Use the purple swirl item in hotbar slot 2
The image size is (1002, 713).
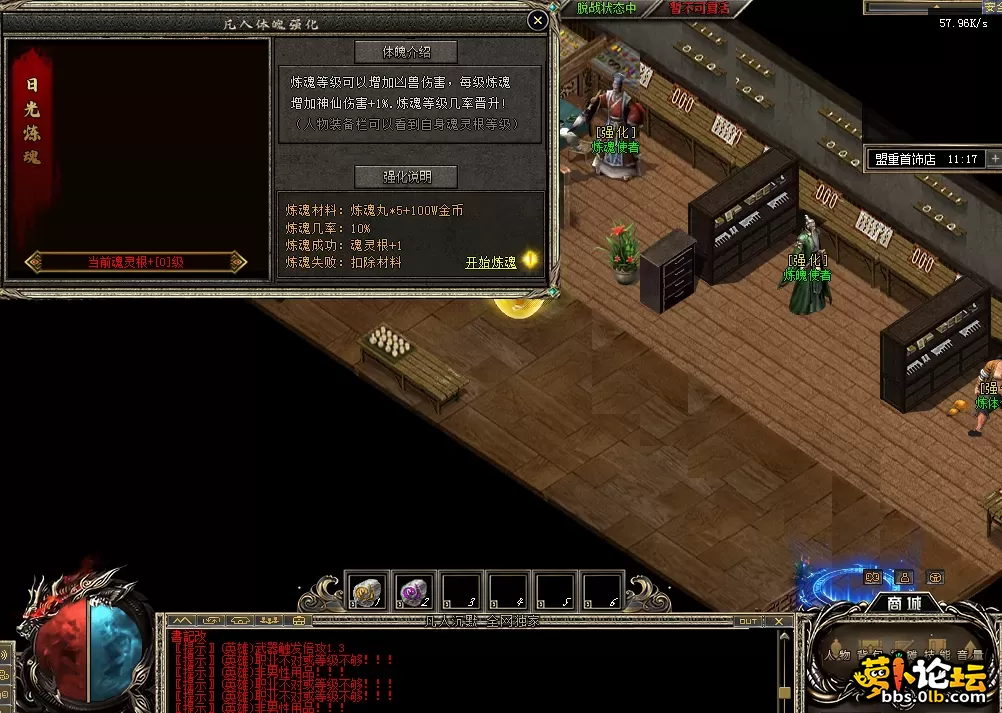(x=414, y=590)
